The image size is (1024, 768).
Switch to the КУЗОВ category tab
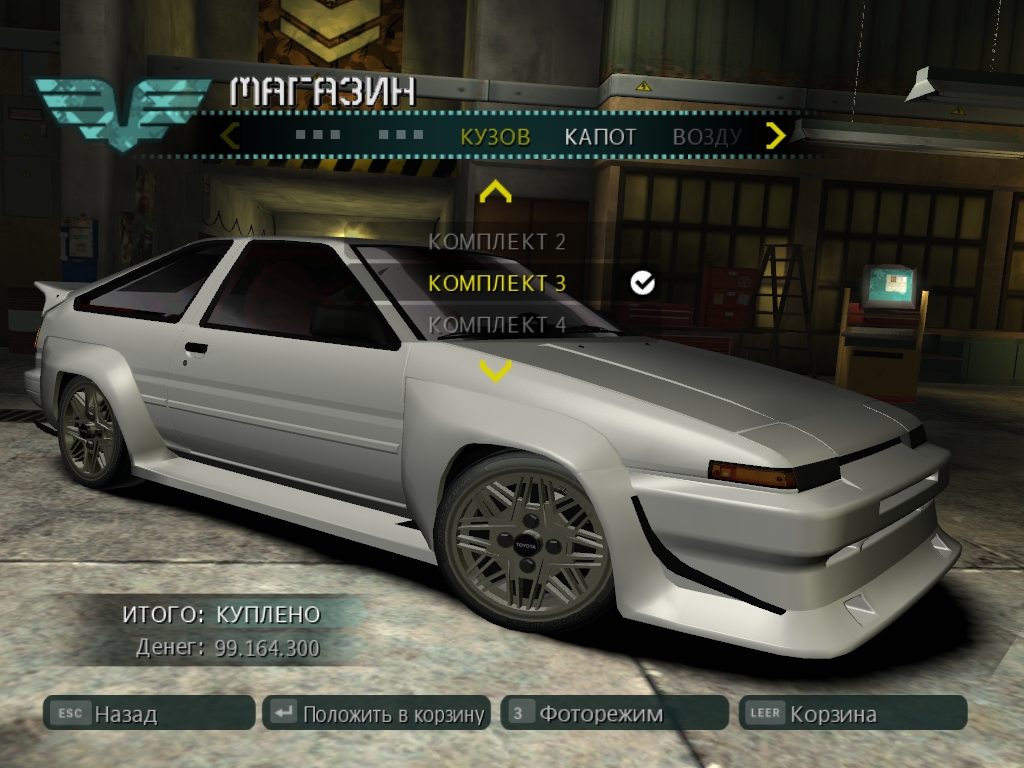coord(495,137)
